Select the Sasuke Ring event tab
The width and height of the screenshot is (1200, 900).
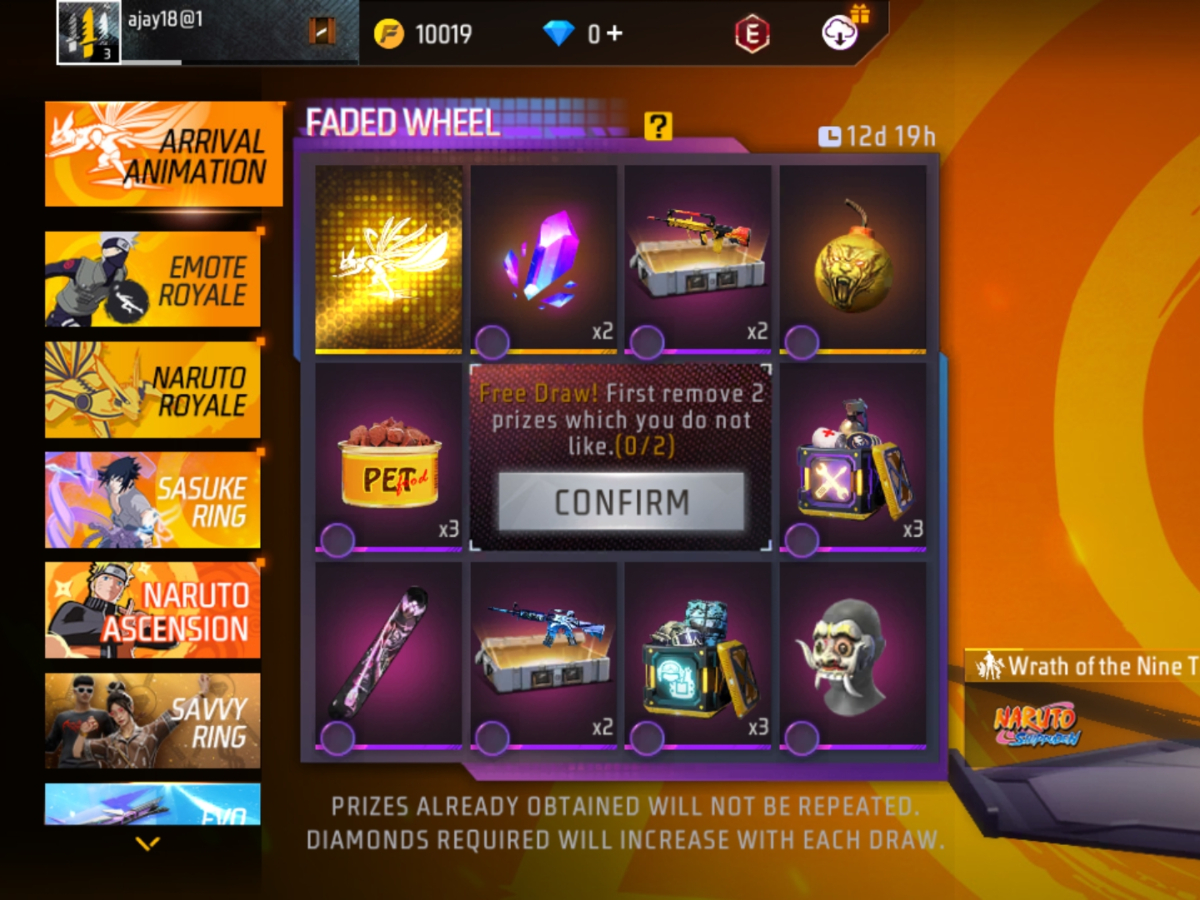pos(153,500)
